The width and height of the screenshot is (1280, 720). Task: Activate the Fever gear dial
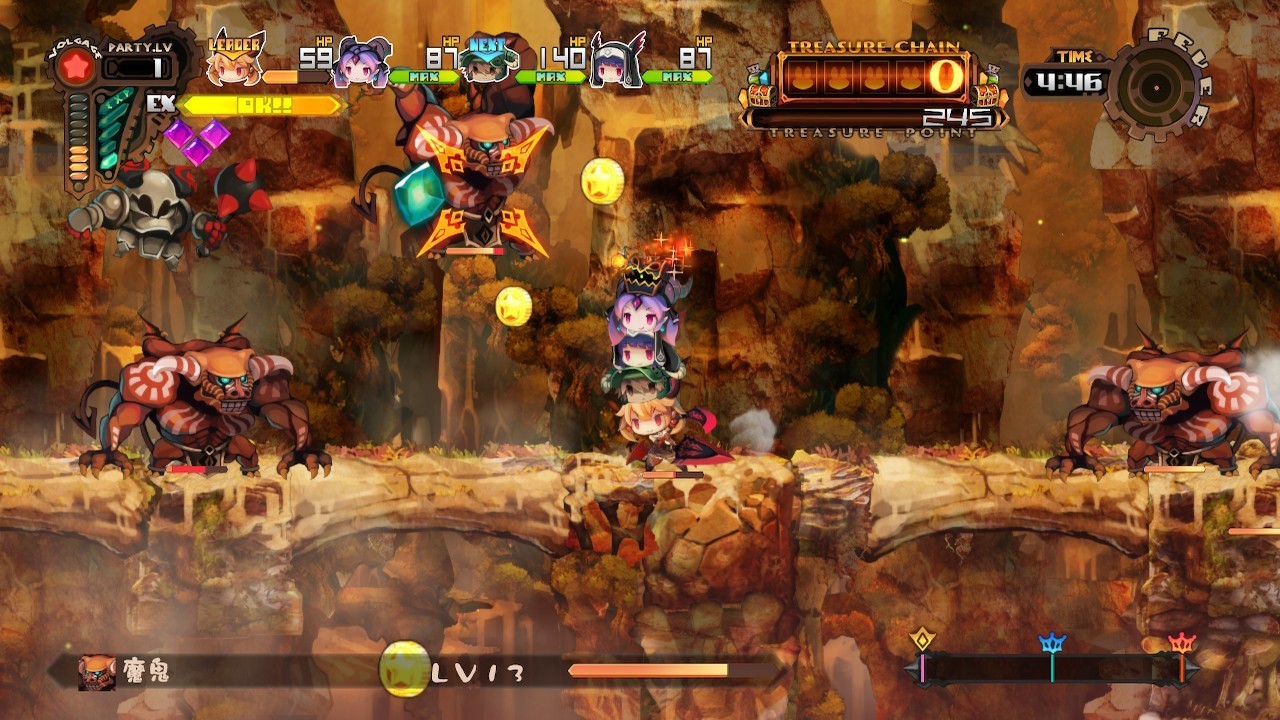1157,88
